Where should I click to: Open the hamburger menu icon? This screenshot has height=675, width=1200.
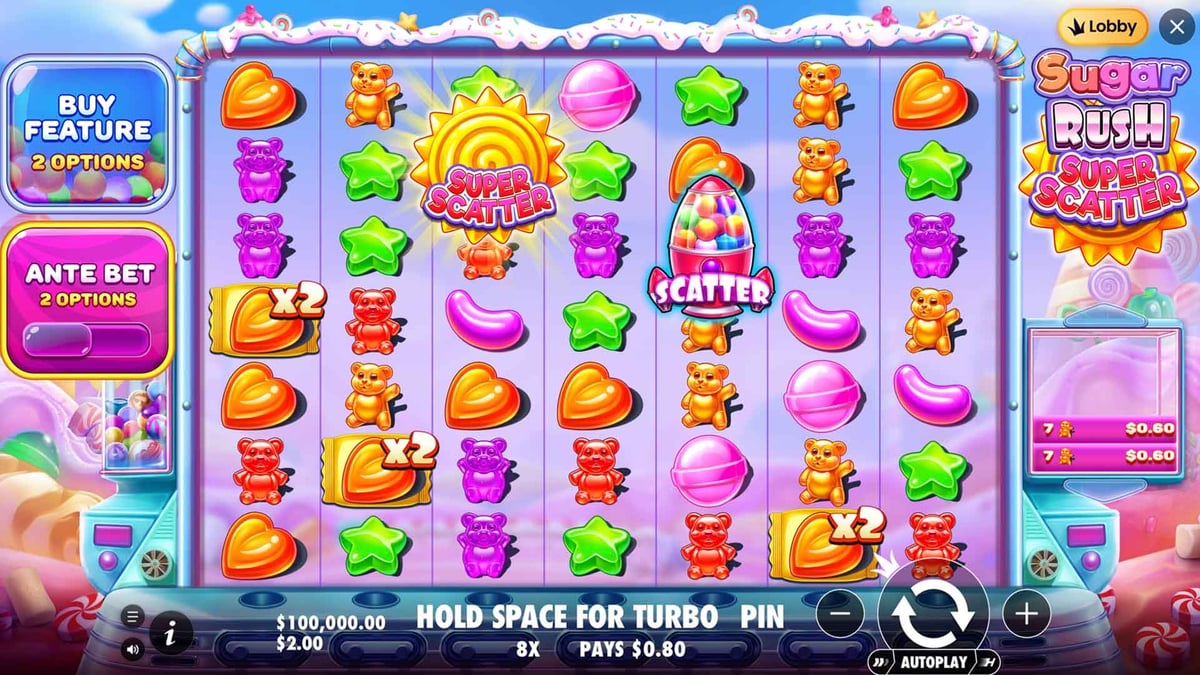click(x=133, y=616)
